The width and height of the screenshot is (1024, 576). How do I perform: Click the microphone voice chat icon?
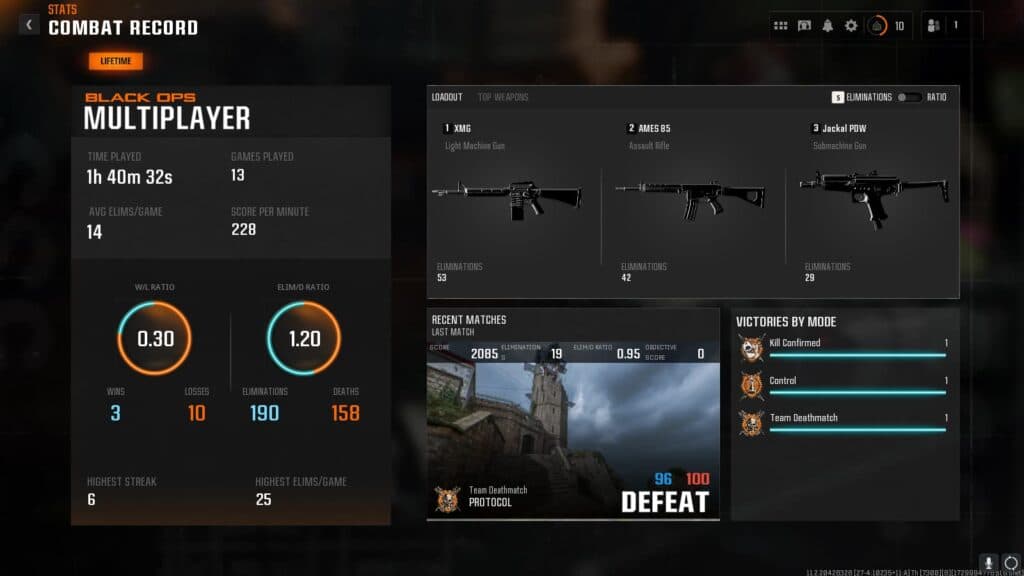[x=988, y=562]
